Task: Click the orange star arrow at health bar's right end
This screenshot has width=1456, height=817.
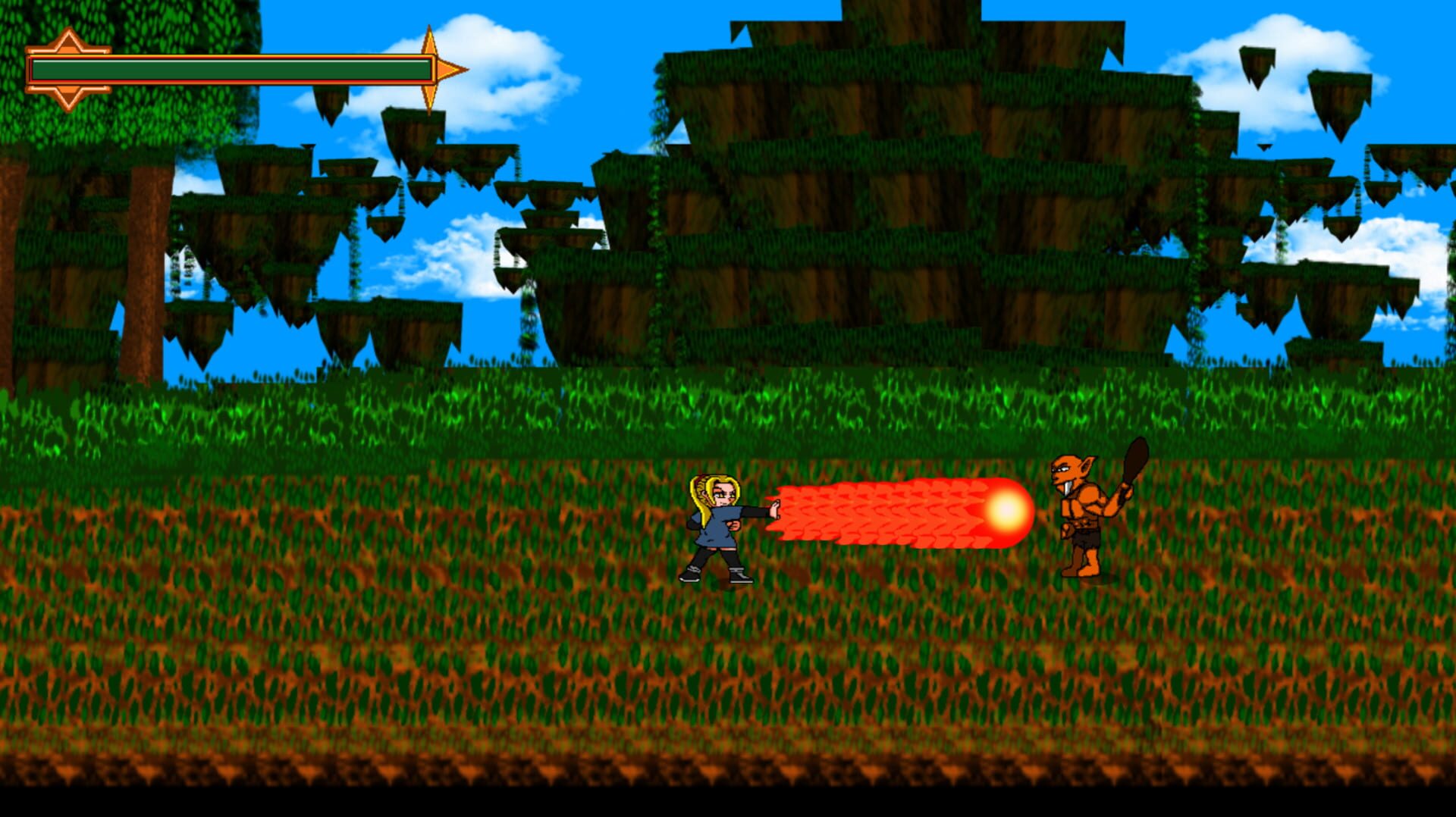Action: pos(437,70)
